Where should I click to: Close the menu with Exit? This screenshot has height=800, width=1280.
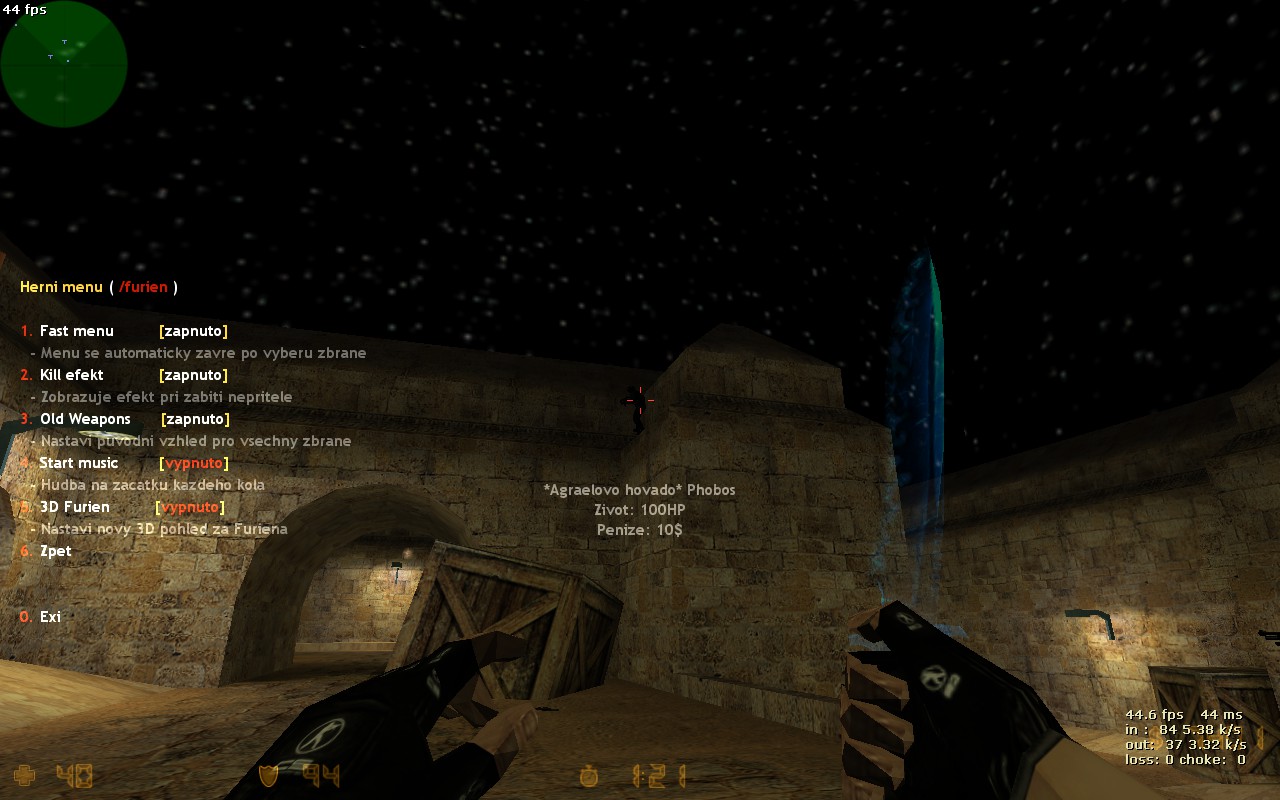(x=50, y=617)
